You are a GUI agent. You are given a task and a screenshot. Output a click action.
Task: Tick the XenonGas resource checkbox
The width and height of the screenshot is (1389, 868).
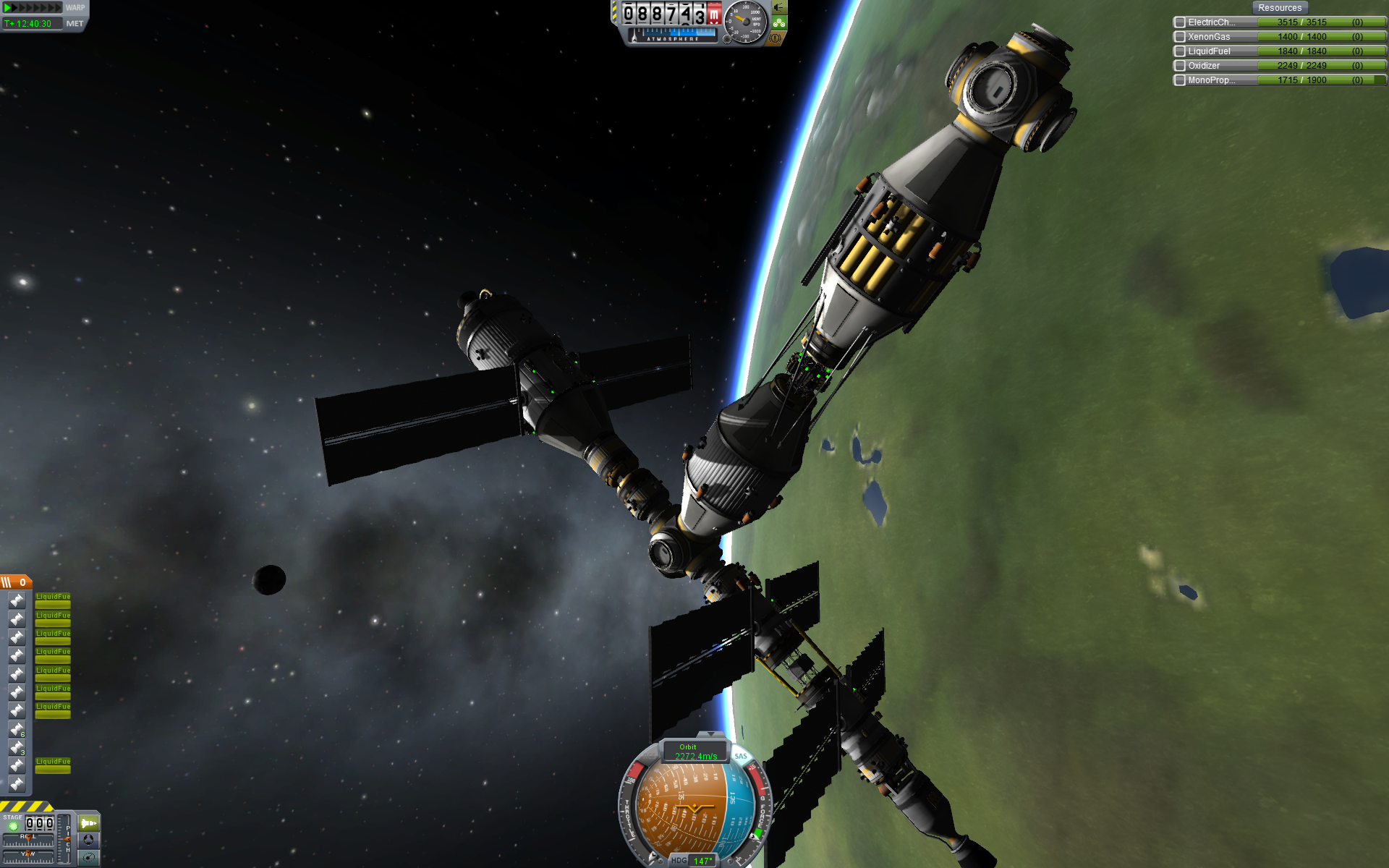pos(1179,37)
